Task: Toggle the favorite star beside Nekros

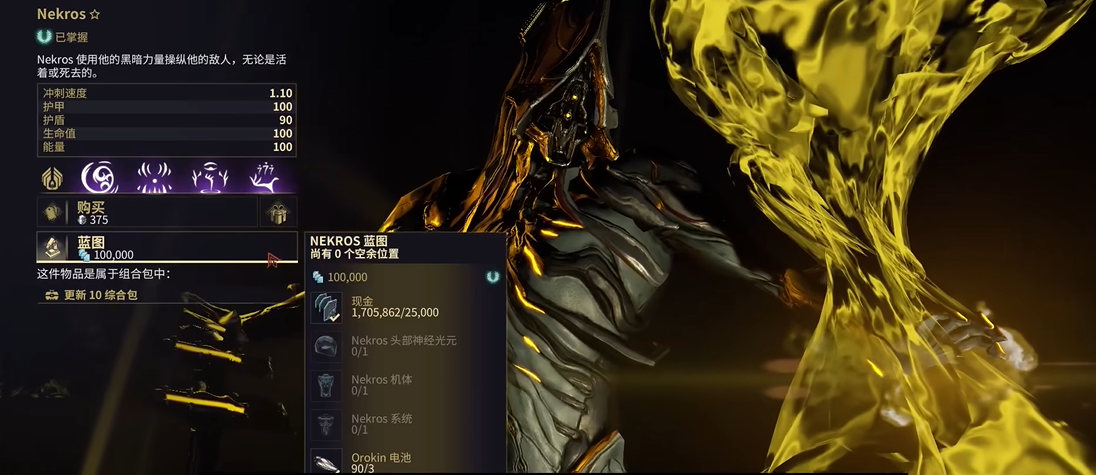Action: tap(95, 15)
